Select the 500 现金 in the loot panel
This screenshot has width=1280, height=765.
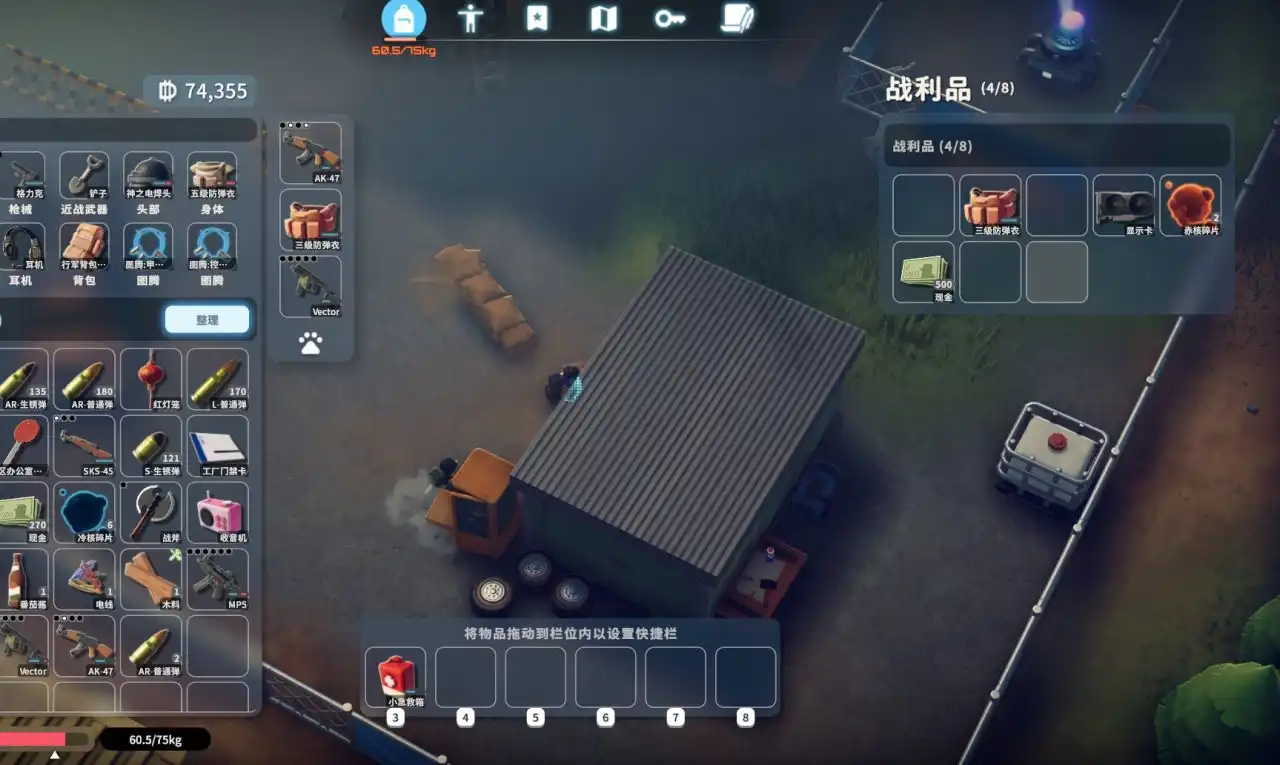922,271
